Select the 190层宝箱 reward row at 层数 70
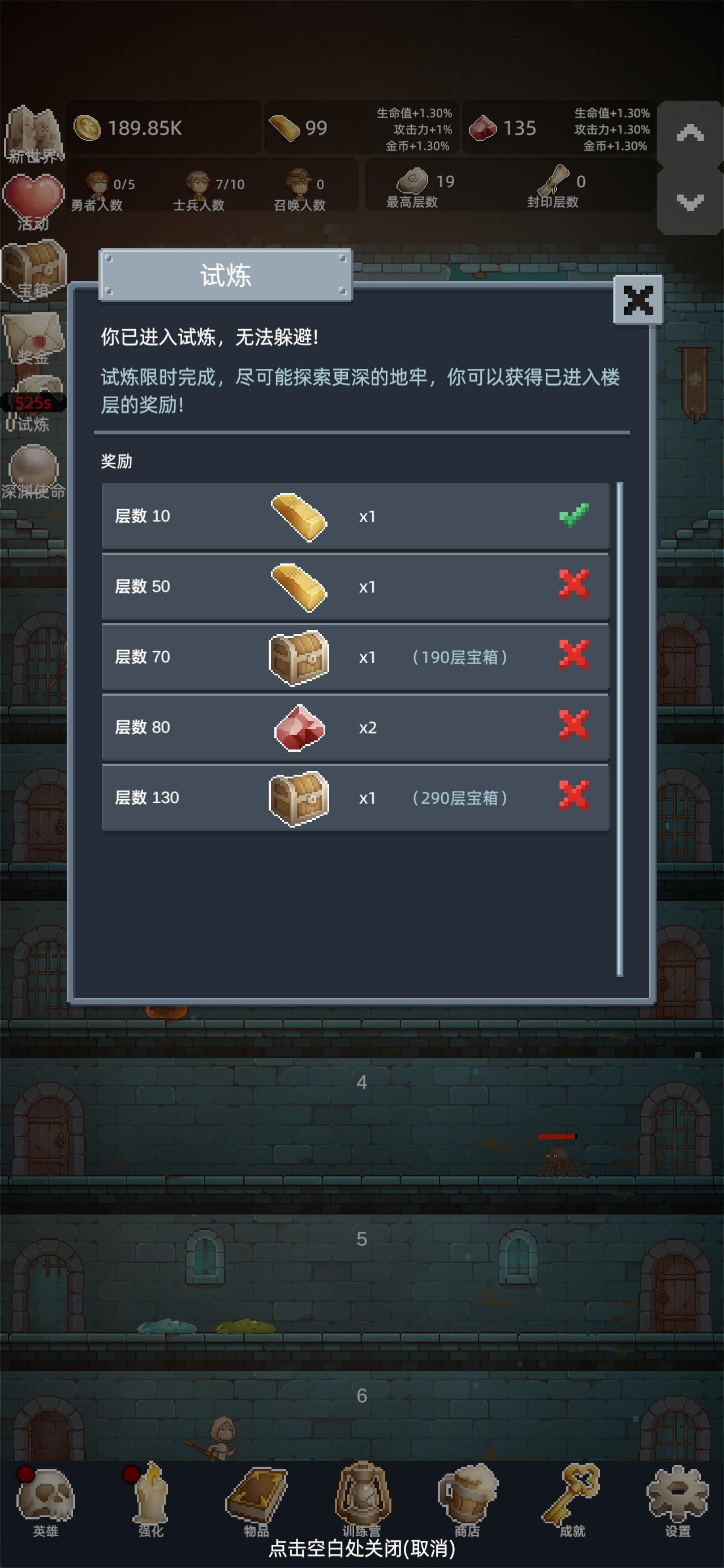724x1568 pixels. point(356,657)
